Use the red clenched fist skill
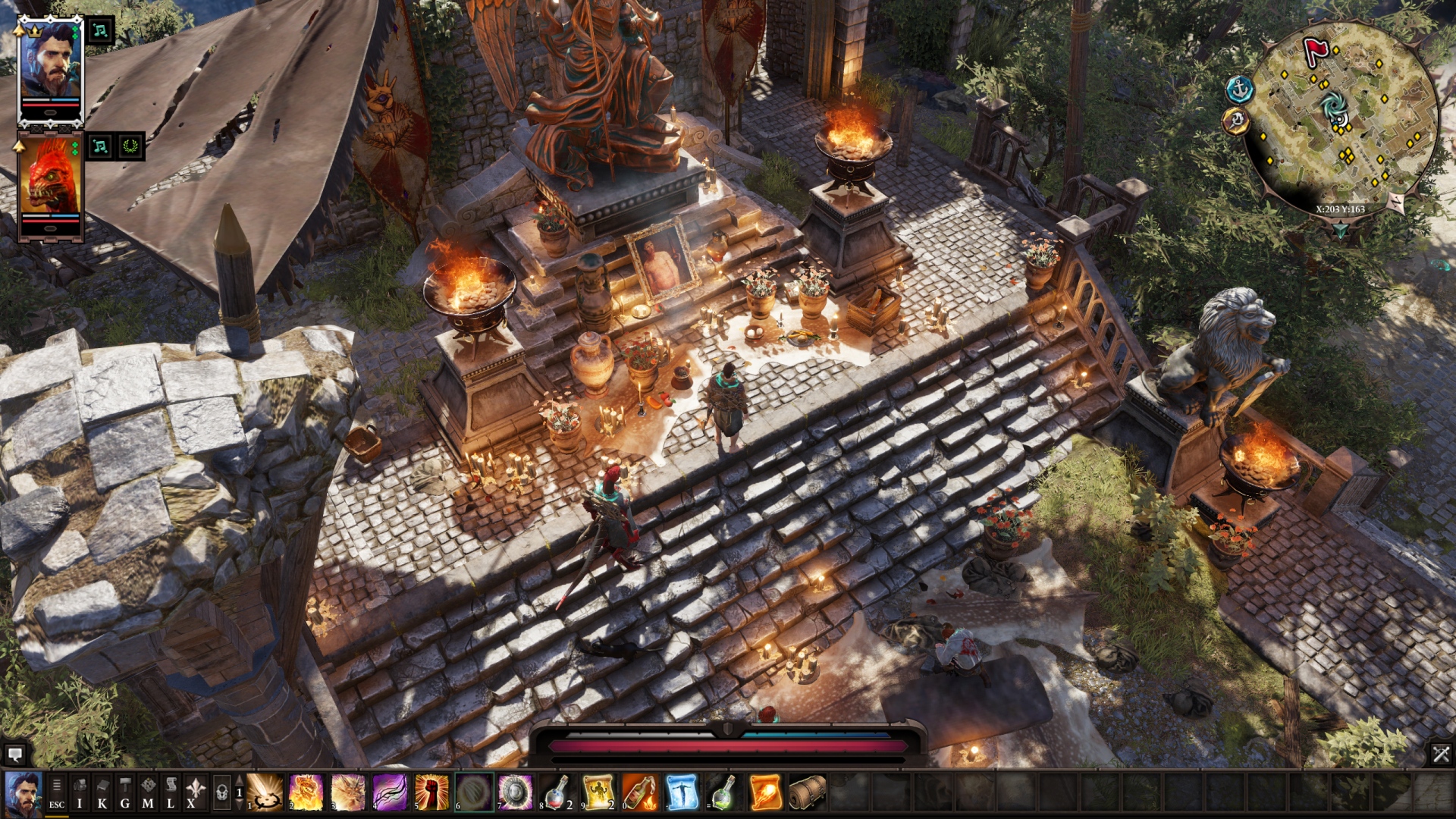Viewport: 1456px width, 819px height. pyautogui.click(x=431, y=793)
